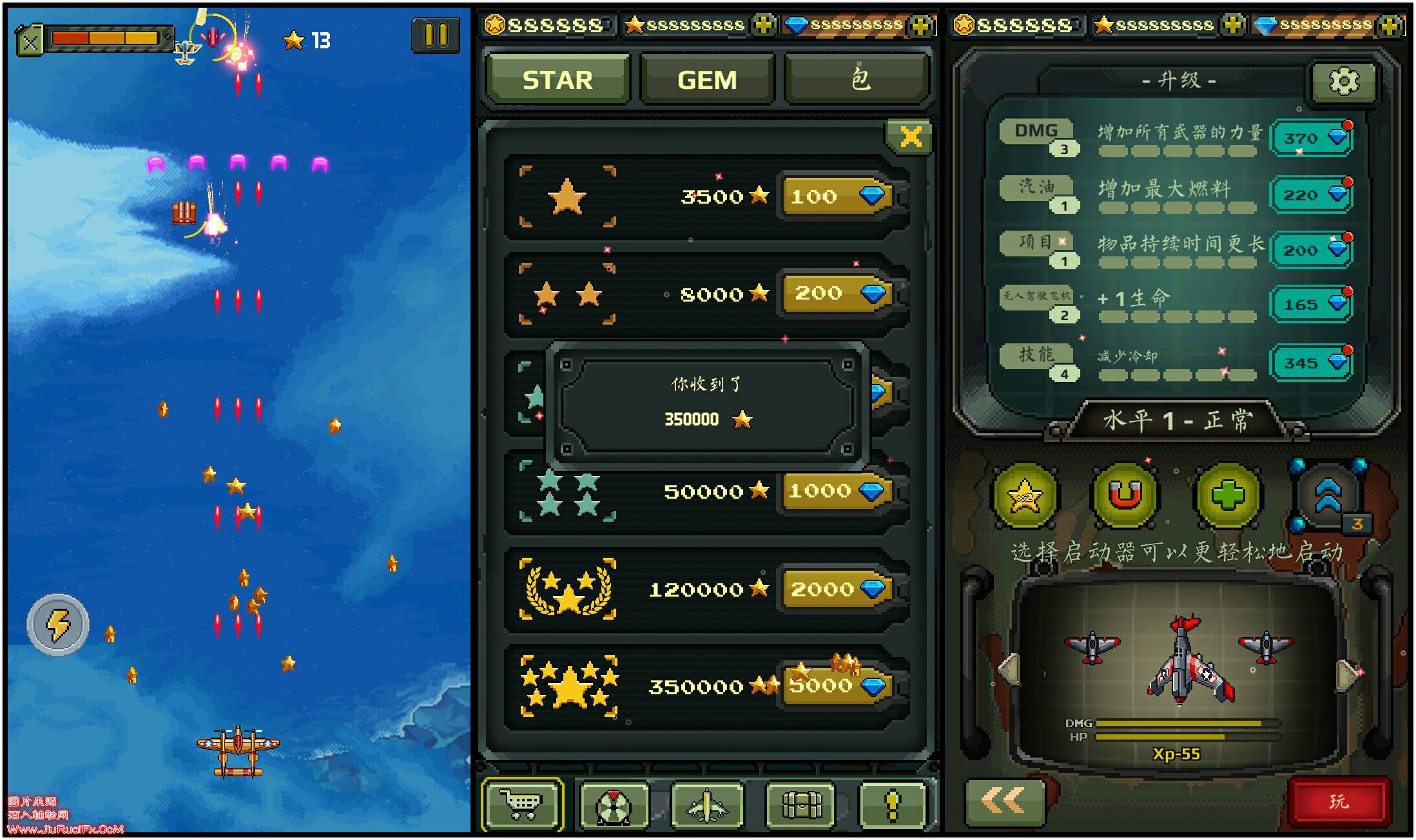The width and height of the screenshot is (1416, 840).
Task: Upgrade fuel for 220 gems
Action: (1311, 195)
